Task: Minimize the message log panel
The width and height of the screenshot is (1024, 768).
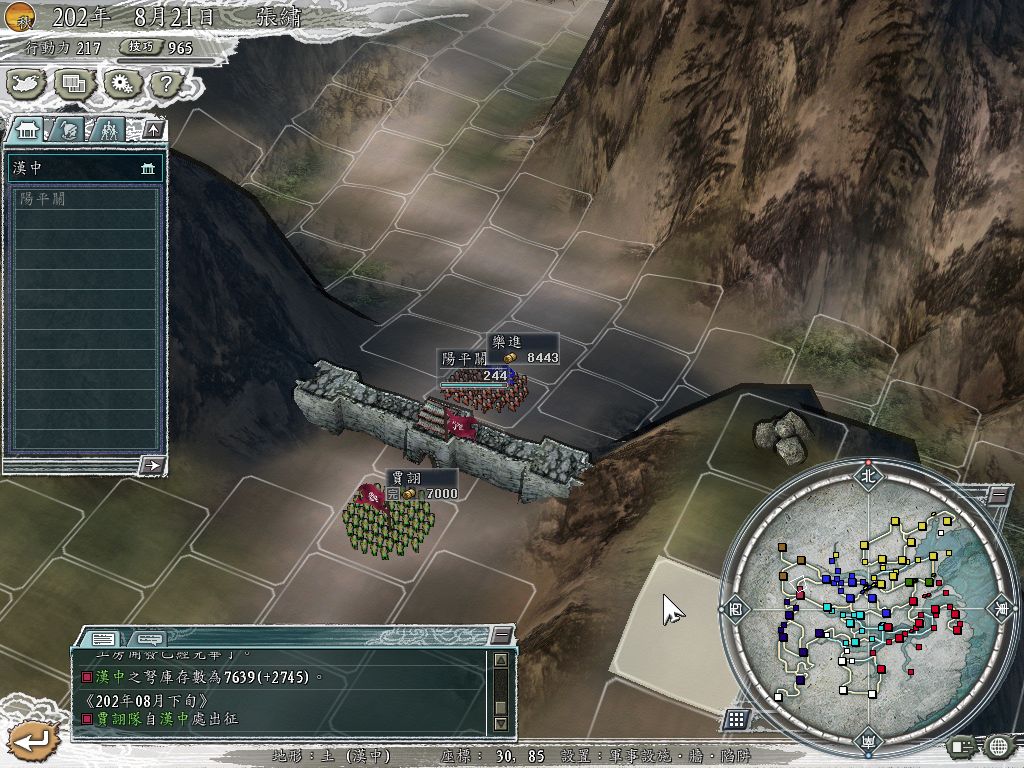Action: [501, 636]
